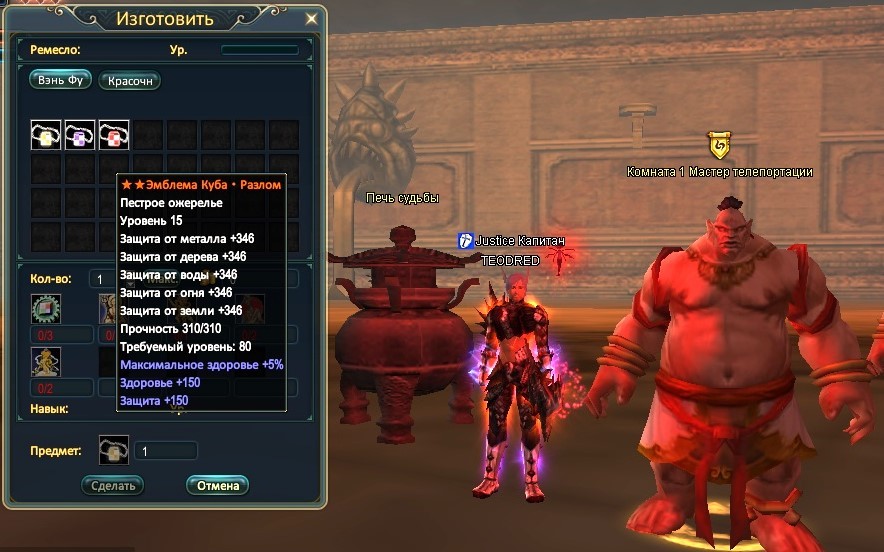The image size is (884, 552).
Task: Click the Предмет result necklace icon
Action: (x=114, y=450)
